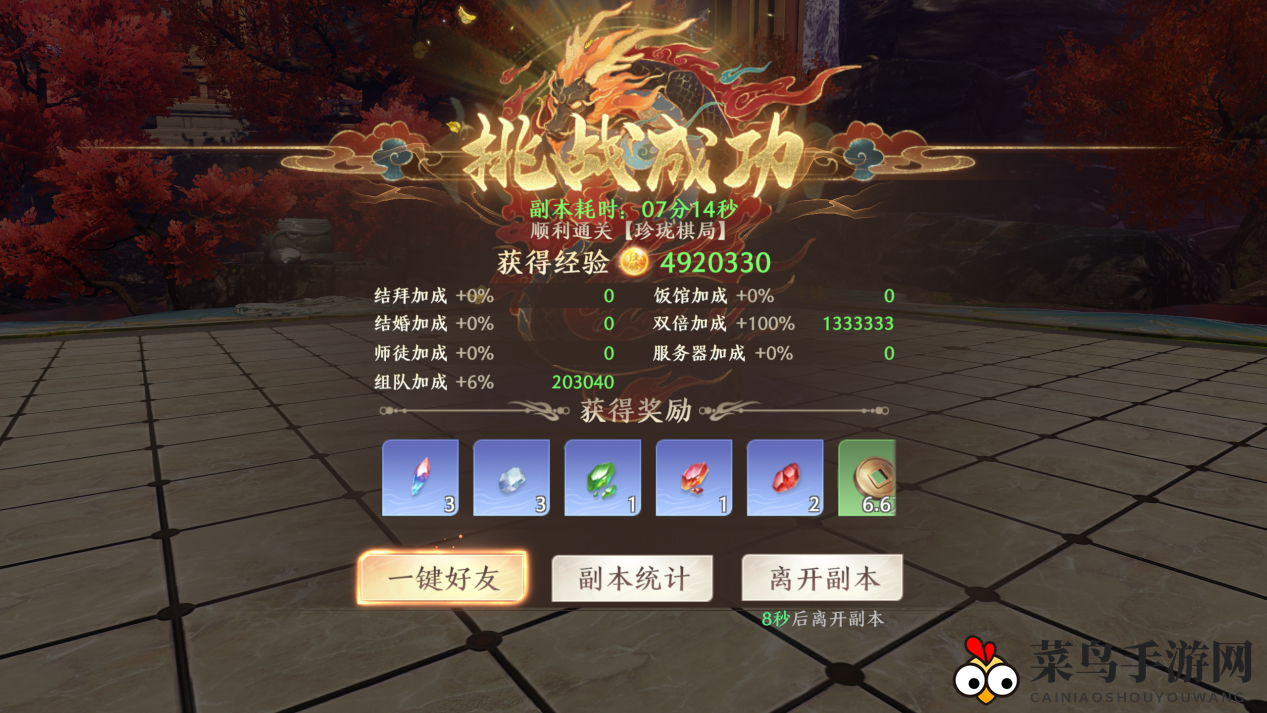Inspect the orange gem reward with count 1

pyautogui.click(x=693, y=478)
